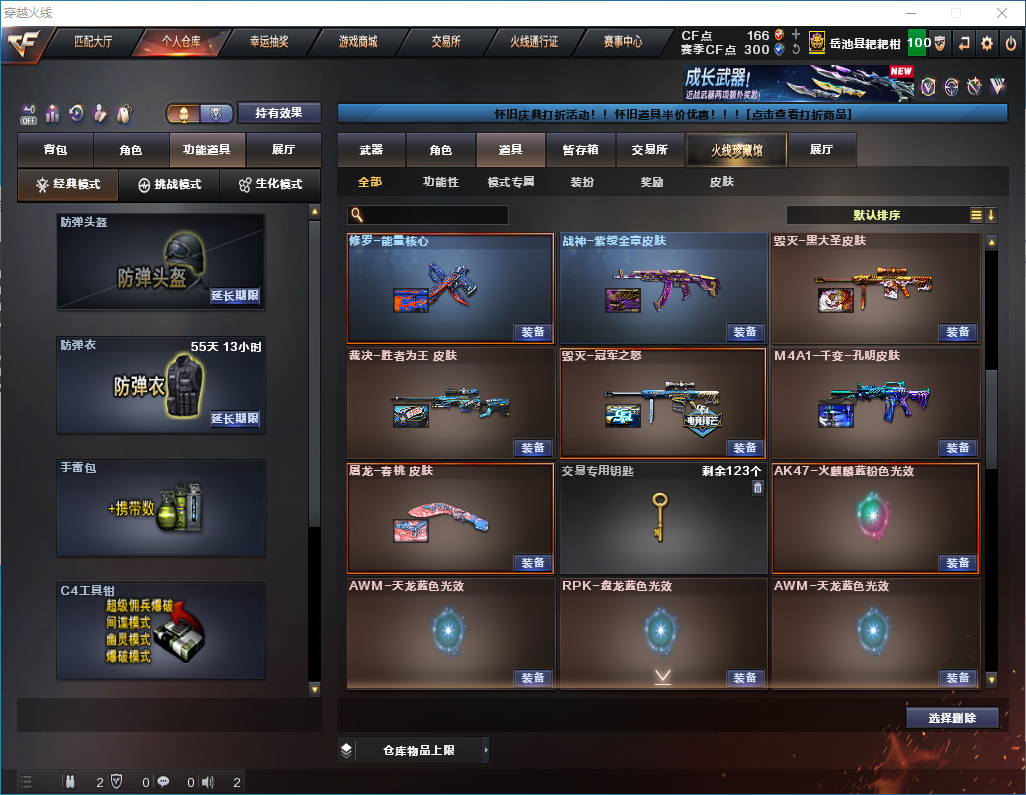The height and width of the screenshot is (795, 1026).
Task: Open the 默认排序 sort dropdown
Action: pos(876,215)
